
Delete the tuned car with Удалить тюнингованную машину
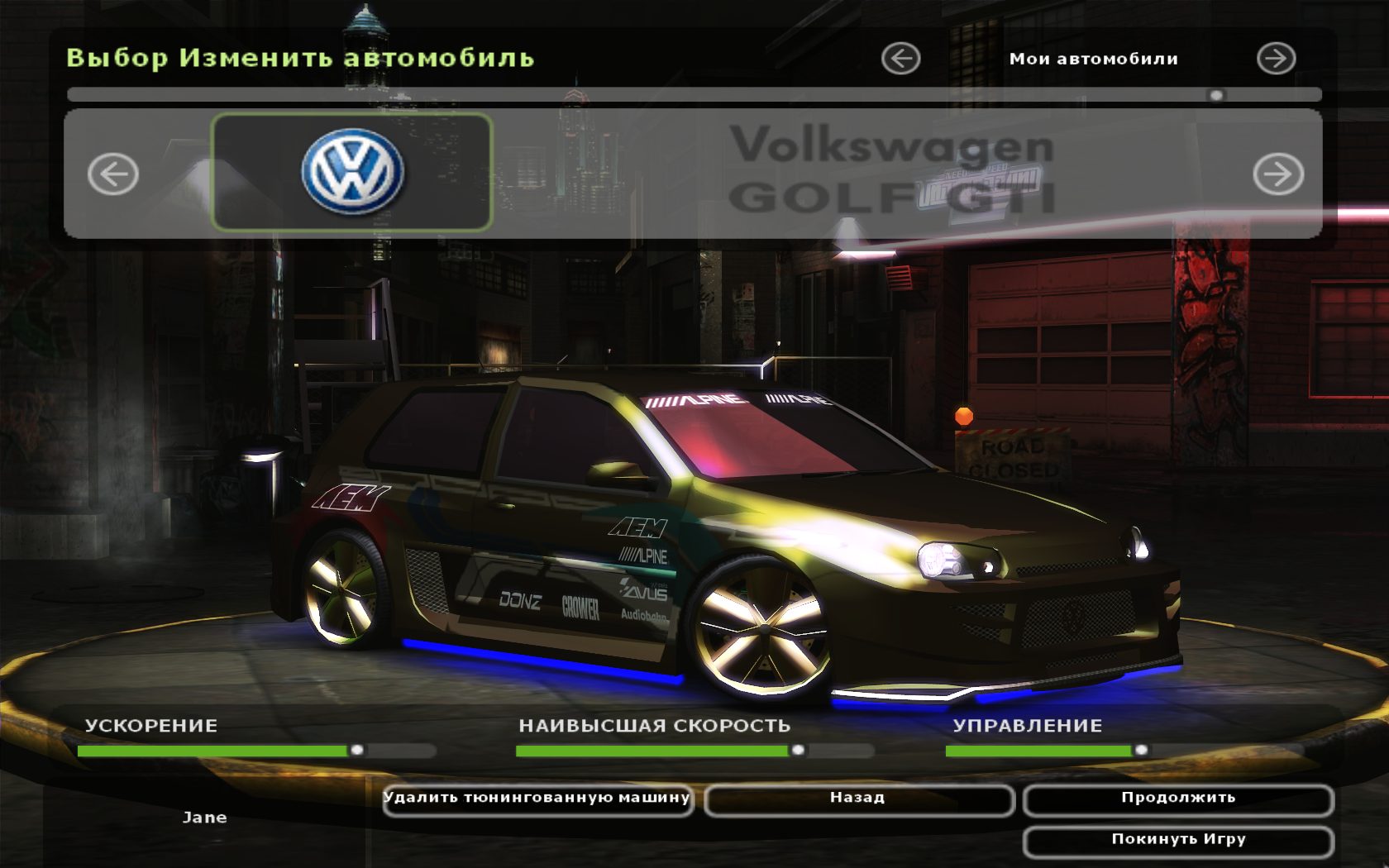[x=537, y=799]
